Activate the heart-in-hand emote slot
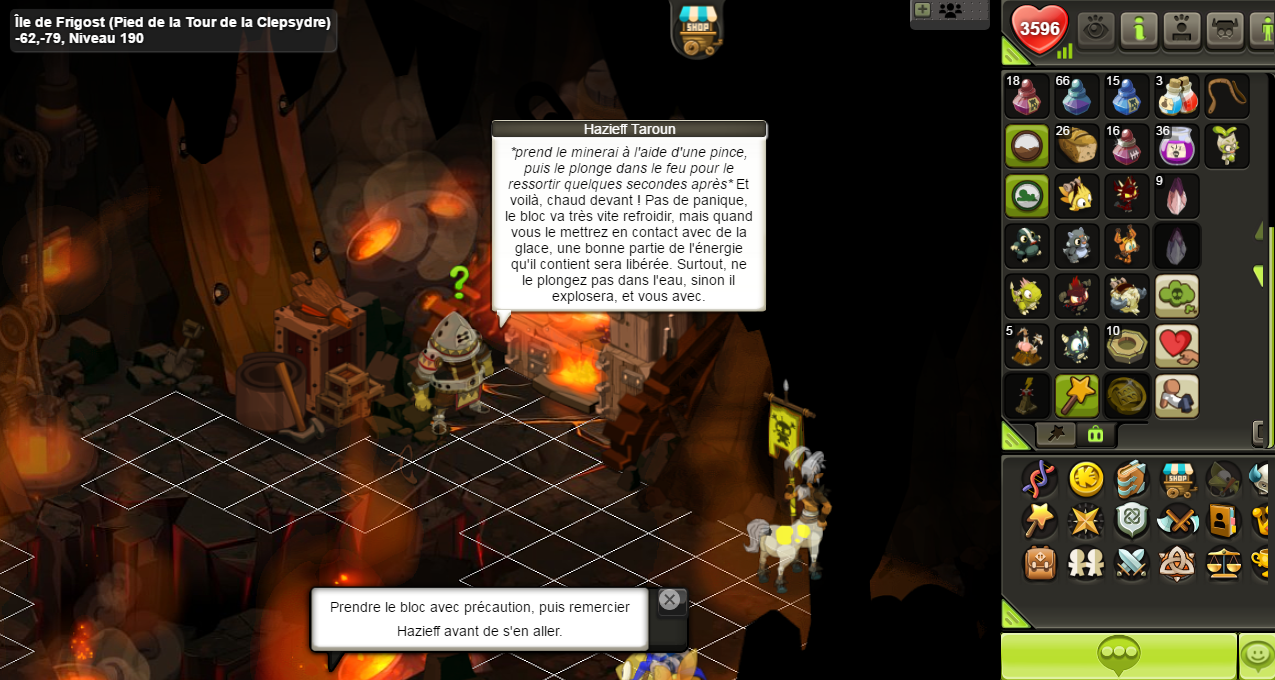The image size is (1275, 680). tap(1176, 346)
